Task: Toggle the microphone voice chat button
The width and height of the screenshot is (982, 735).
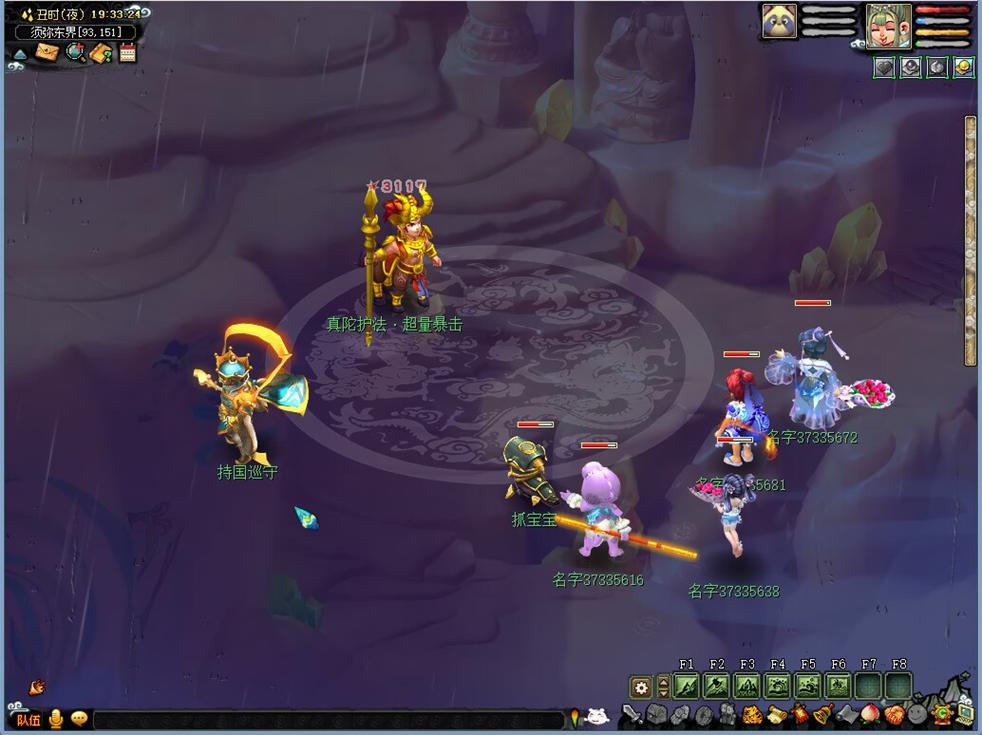Action: click(56, 719)
